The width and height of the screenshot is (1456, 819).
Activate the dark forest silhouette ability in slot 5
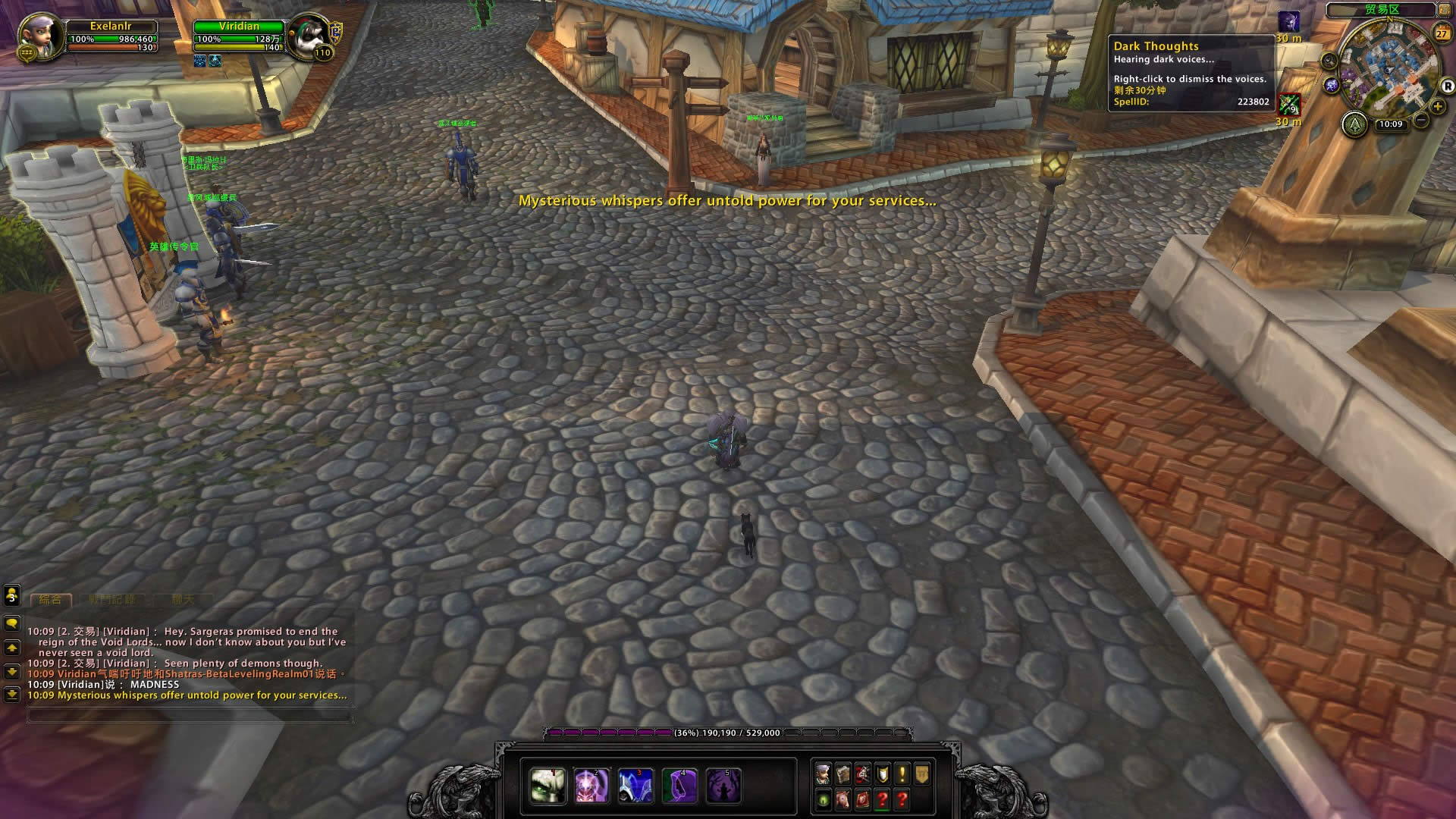click(x=723, y=786)
